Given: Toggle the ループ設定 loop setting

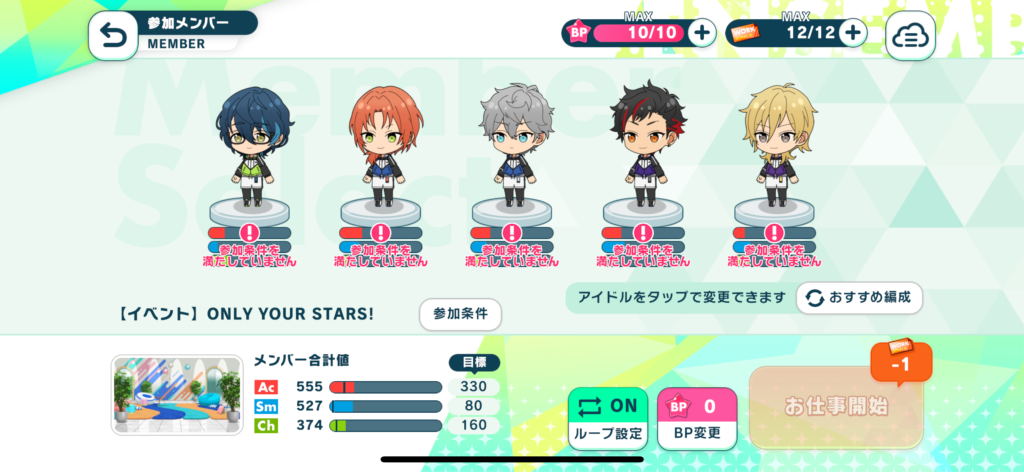Looking at the screenshot, I should pos(608,418).
